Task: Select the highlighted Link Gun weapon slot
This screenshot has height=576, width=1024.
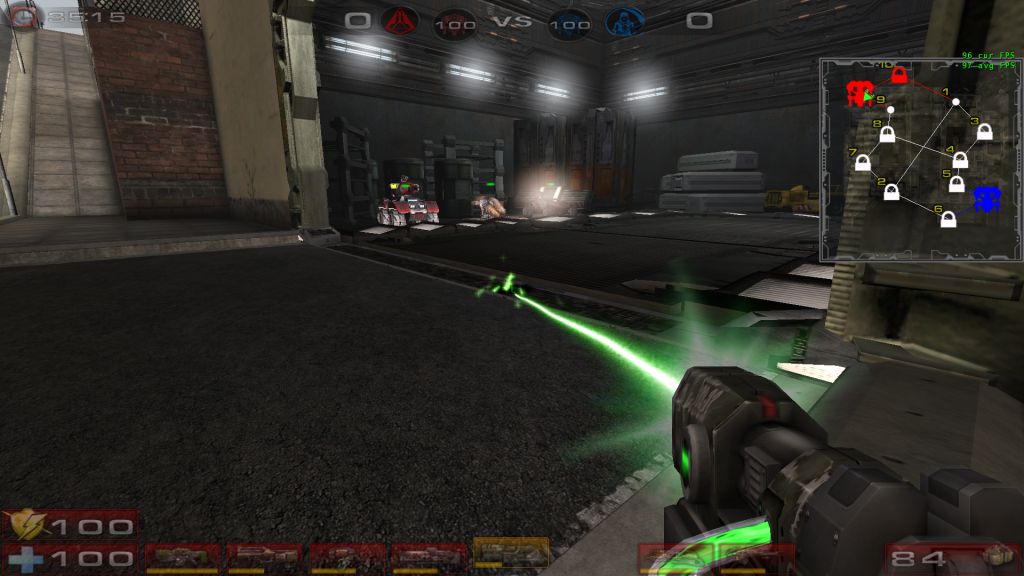Action: coord(511,553)
